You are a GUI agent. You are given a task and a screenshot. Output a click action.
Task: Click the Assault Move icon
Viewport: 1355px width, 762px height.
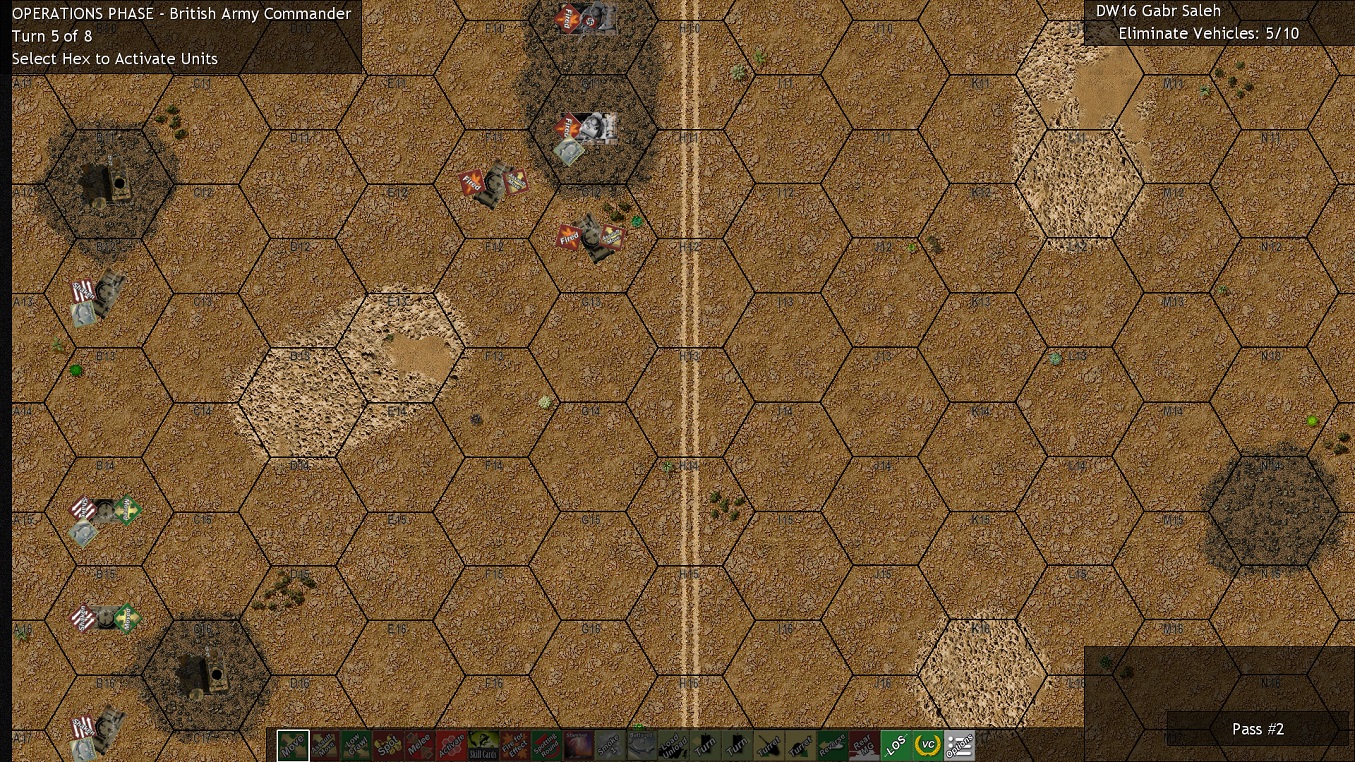pyautogui.click(x=323, y=744)
